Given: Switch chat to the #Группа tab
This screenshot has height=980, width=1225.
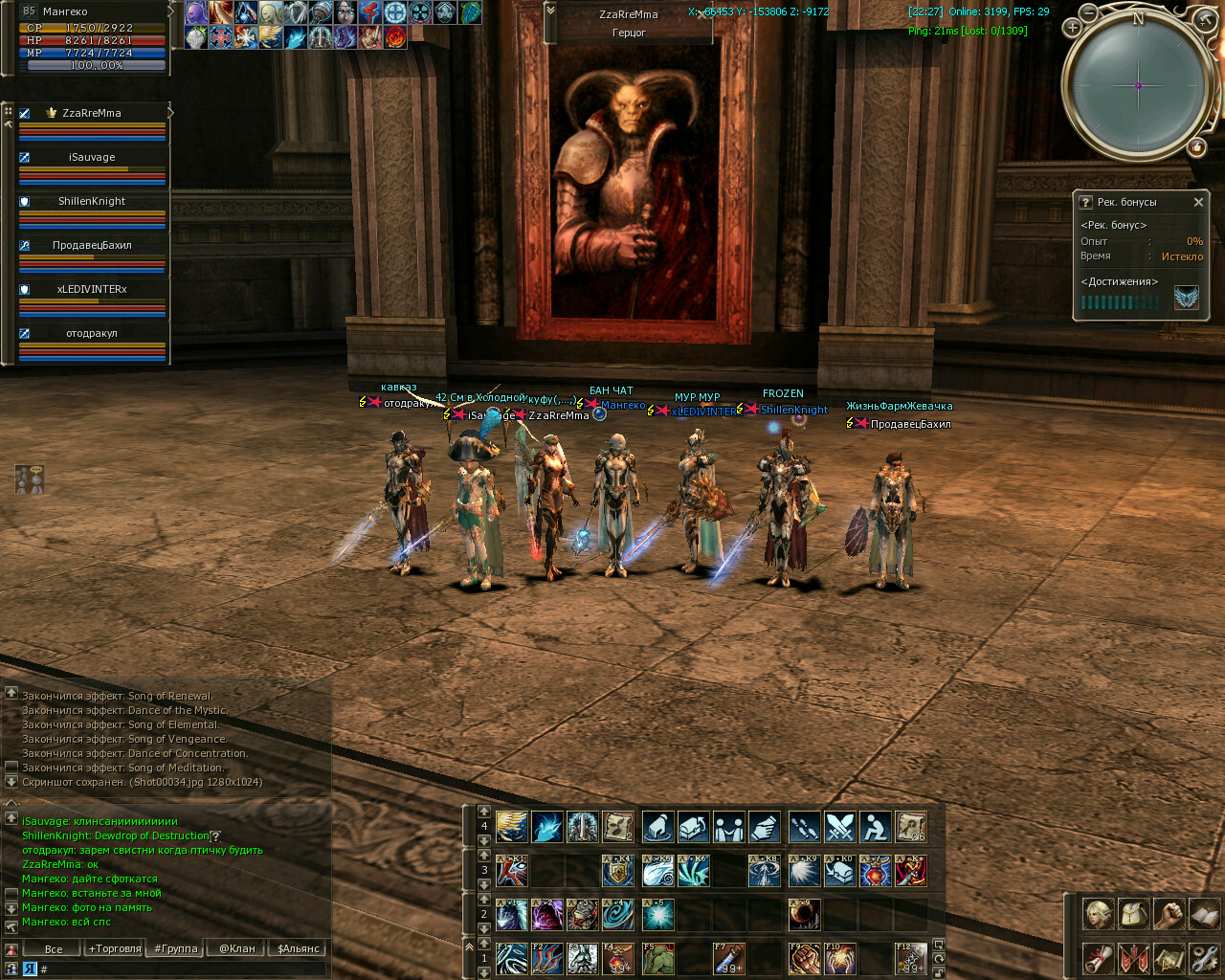Looking at the screenshot, I should click(x=176, y=948).
